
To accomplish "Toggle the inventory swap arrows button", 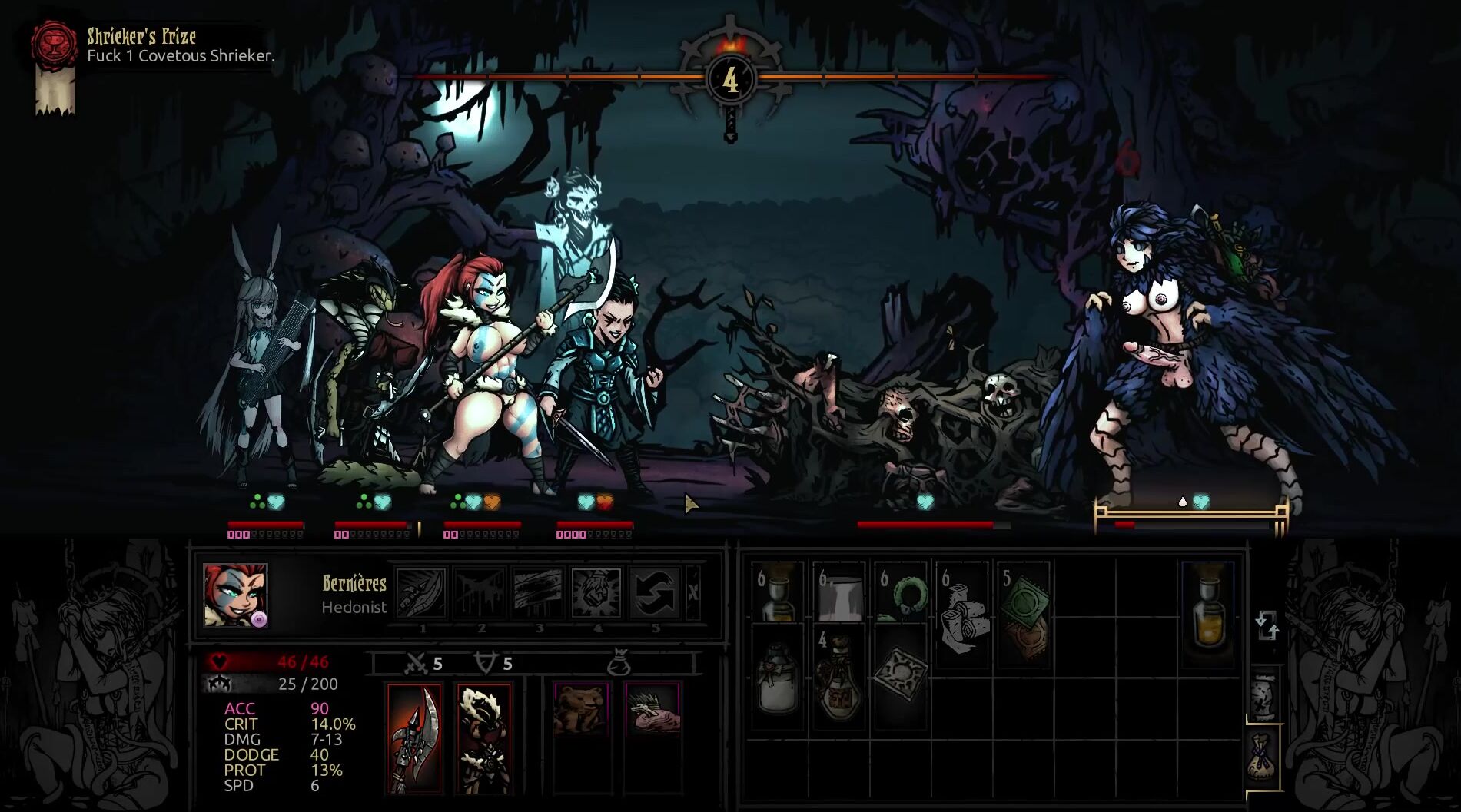I will click(x=1267, y=625).
